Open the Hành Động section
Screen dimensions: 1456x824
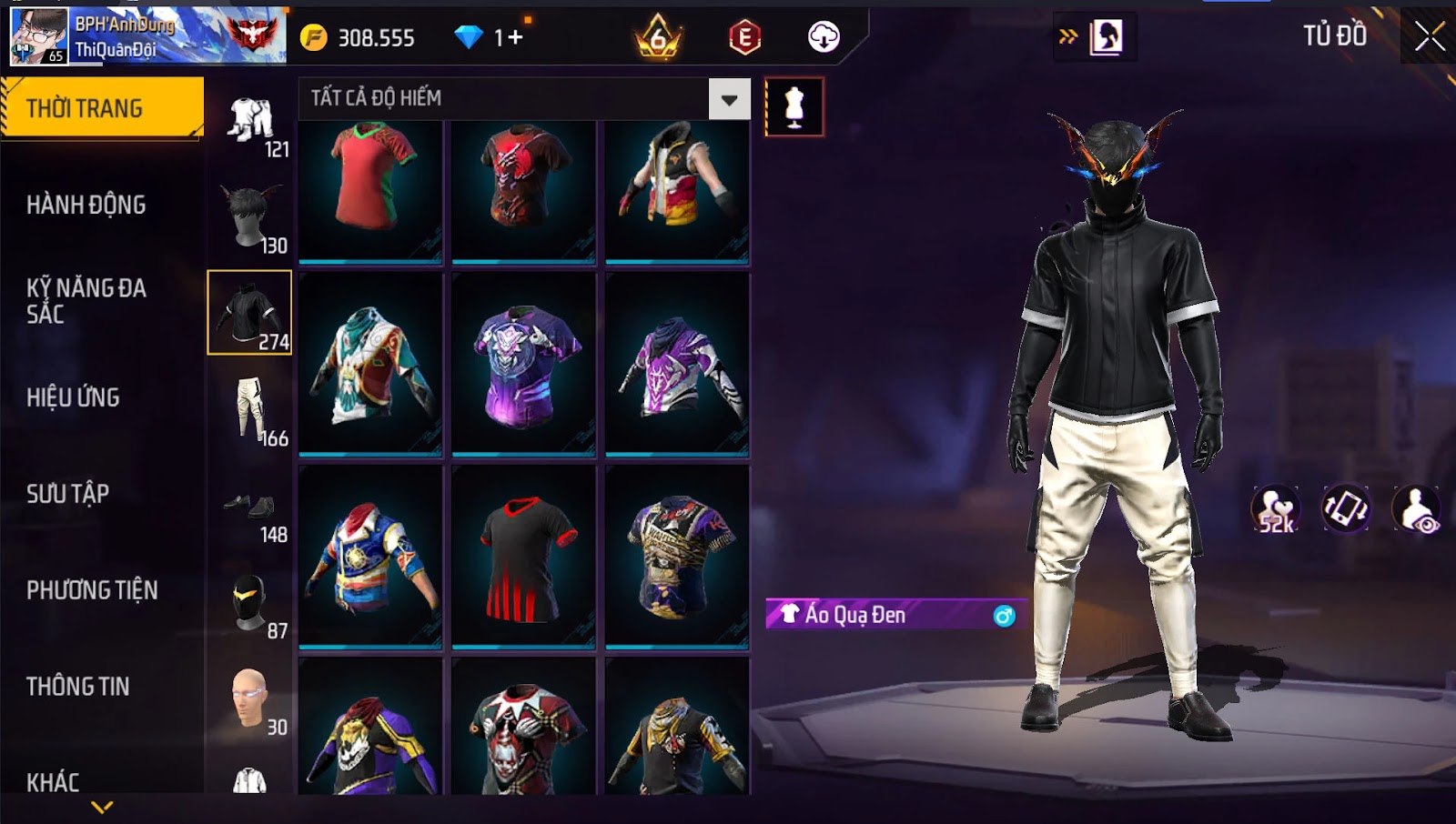(x=86, y=205)
